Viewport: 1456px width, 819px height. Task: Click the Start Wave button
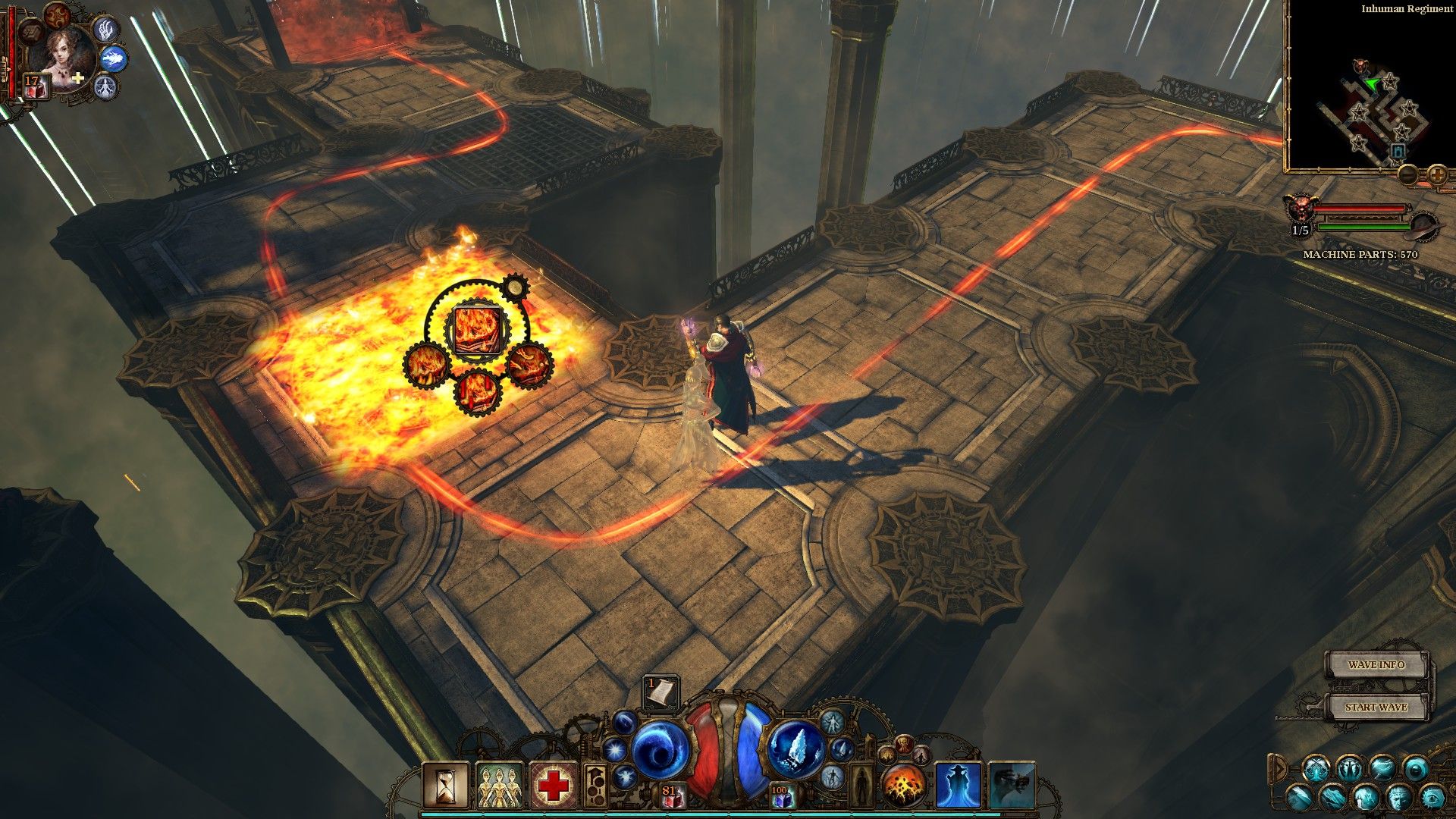click(1376, 707)
